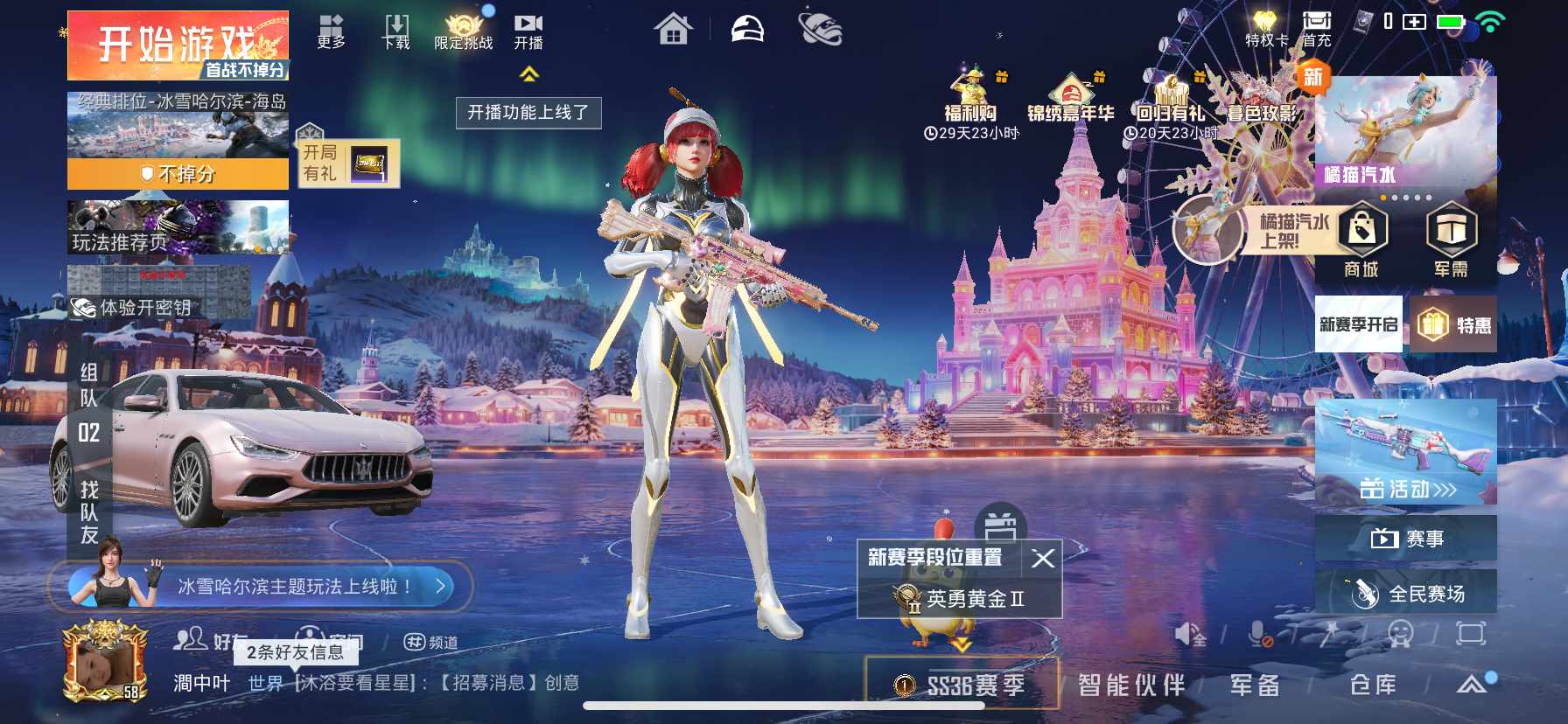
Task: Select a carousel dot under 橘猫汽水
Action: pos(1396,199)
